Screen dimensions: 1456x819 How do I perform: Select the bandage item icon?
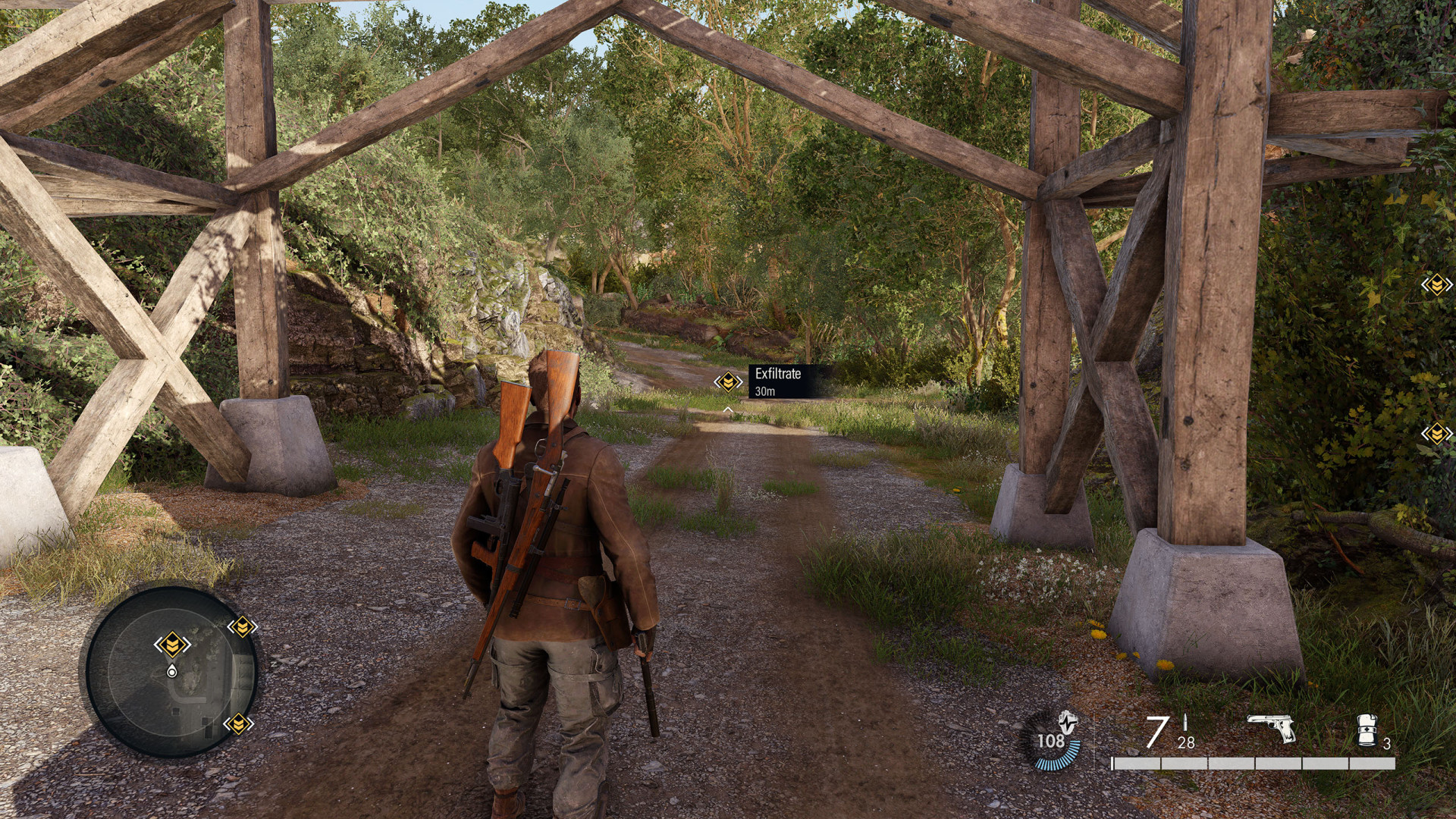tap(1367, 730)
